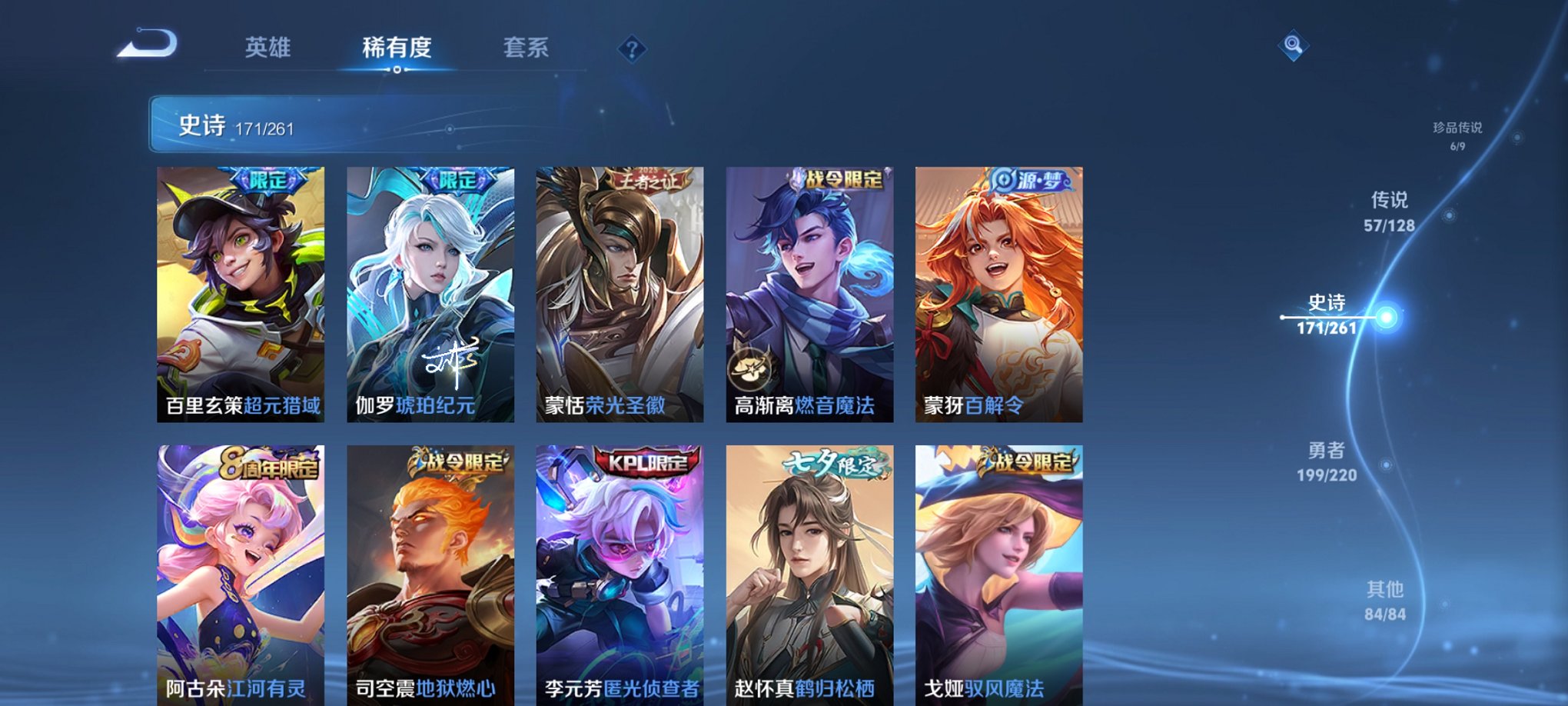This screenshot has height=706, width=1568.
Task: Click the question mark help icon
Action: [x=632, y=50]
